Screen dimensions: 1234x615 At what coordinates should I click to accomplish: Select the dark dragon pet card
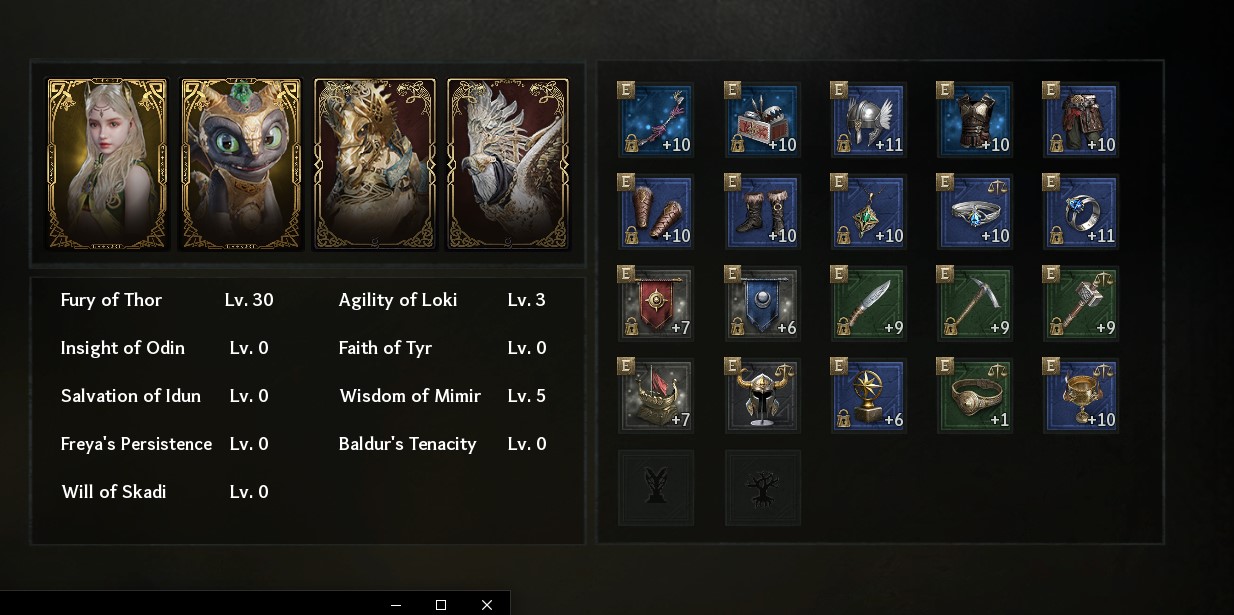tap(241, 164)
